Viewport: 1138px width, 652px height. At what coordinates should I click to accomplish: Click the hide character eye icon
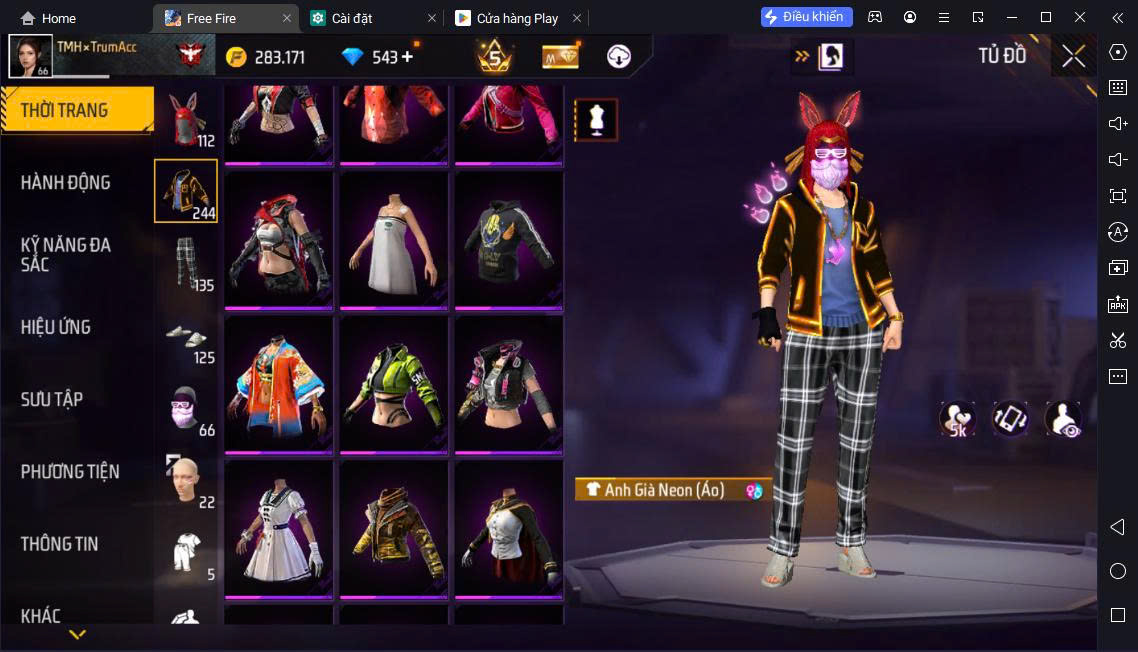click(1062, 419)
